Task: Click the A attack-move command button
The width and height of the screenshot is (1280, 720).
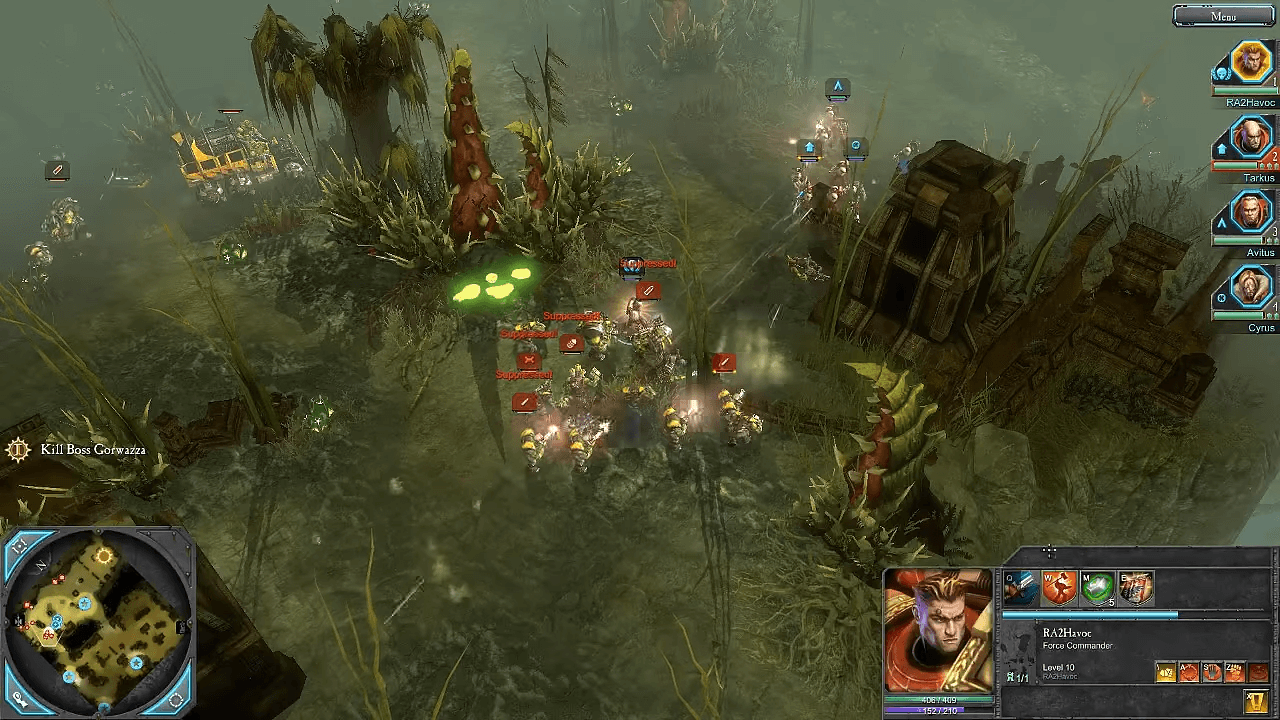Action: click(1189, 672)
